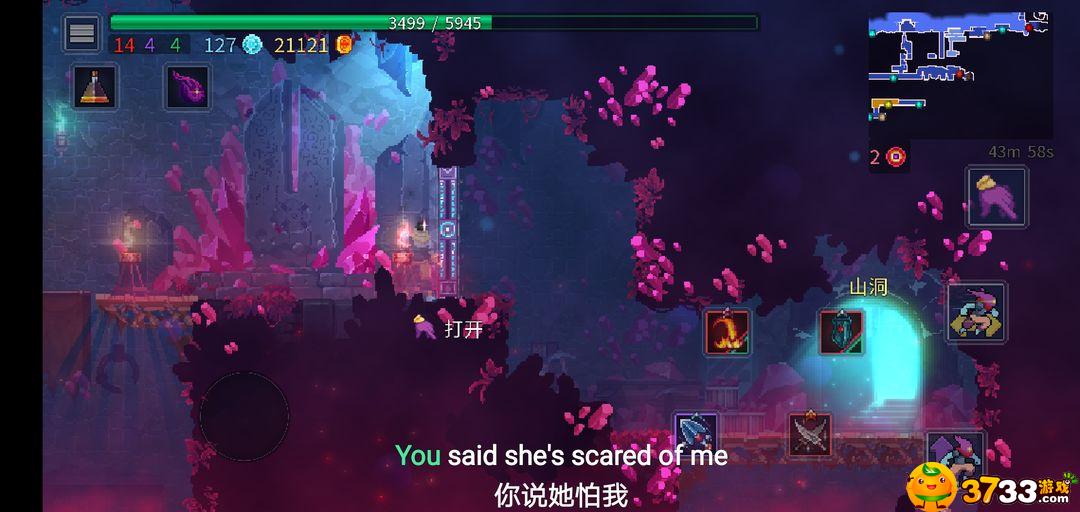Trigger the blue arrowhead skill
The image size is (1080, 512).
[696, 434]
